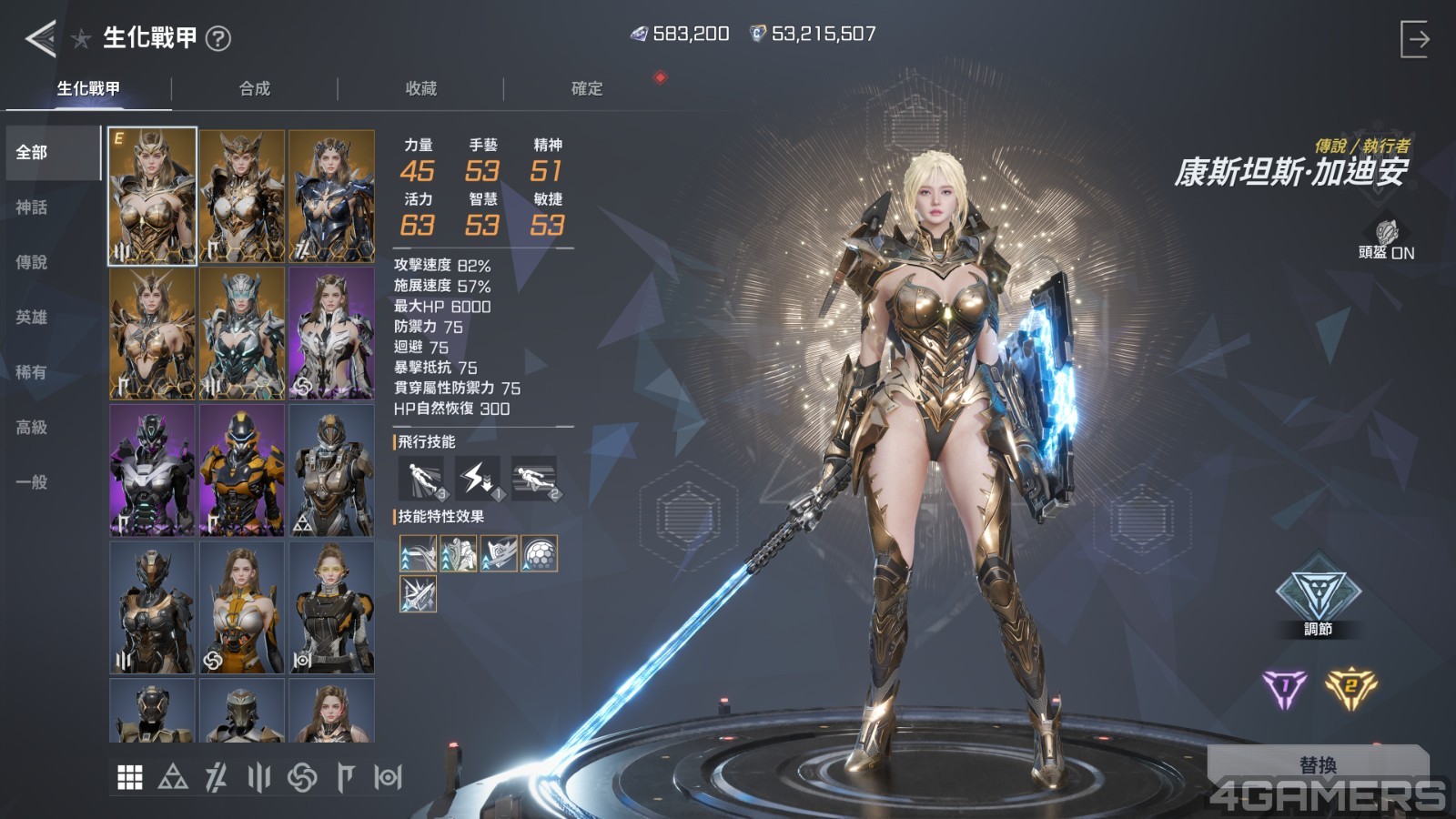Pick the purple robot armor thumbnail
This screenshot has width=1456, height=819.
152,470
